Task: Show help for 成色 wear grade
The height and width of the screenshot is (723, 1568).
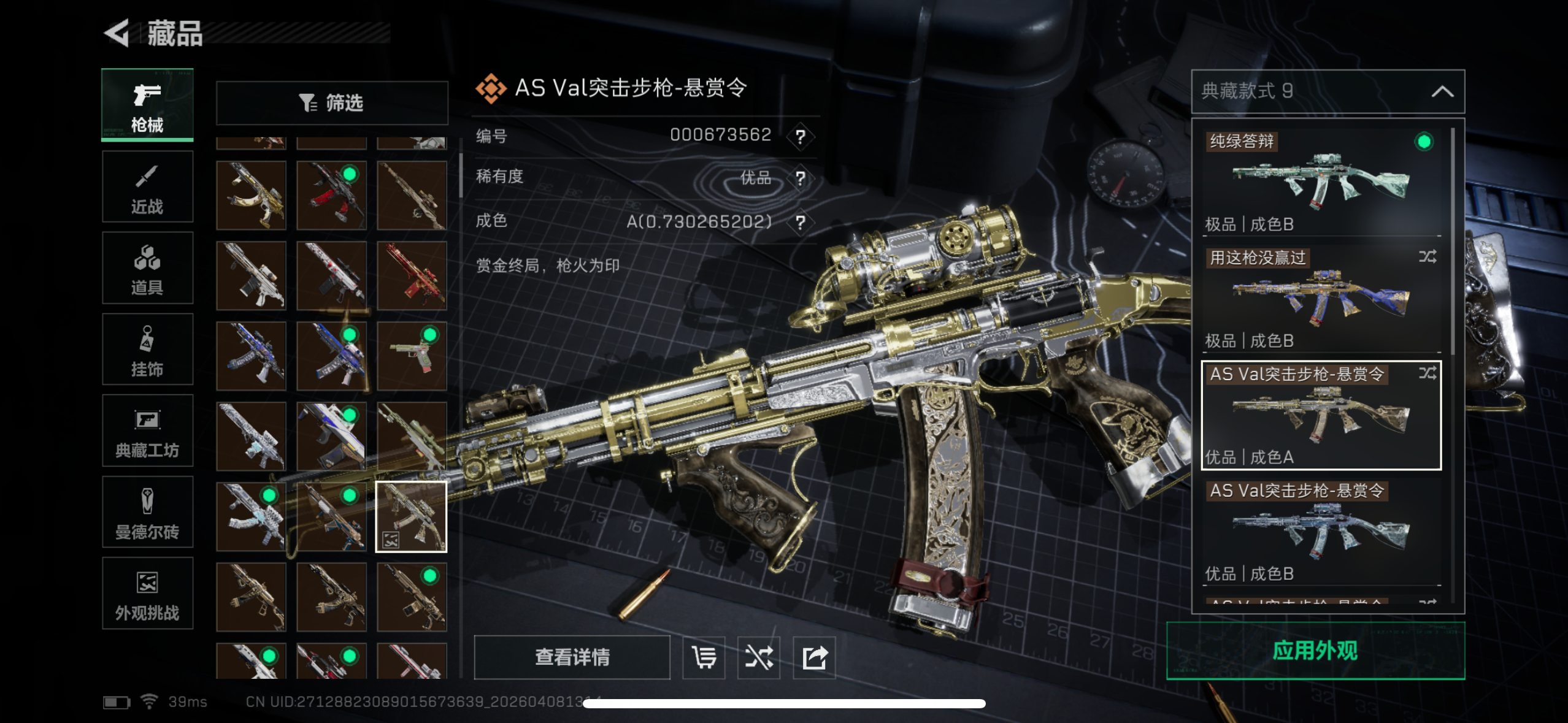Action: pos(800,222)
